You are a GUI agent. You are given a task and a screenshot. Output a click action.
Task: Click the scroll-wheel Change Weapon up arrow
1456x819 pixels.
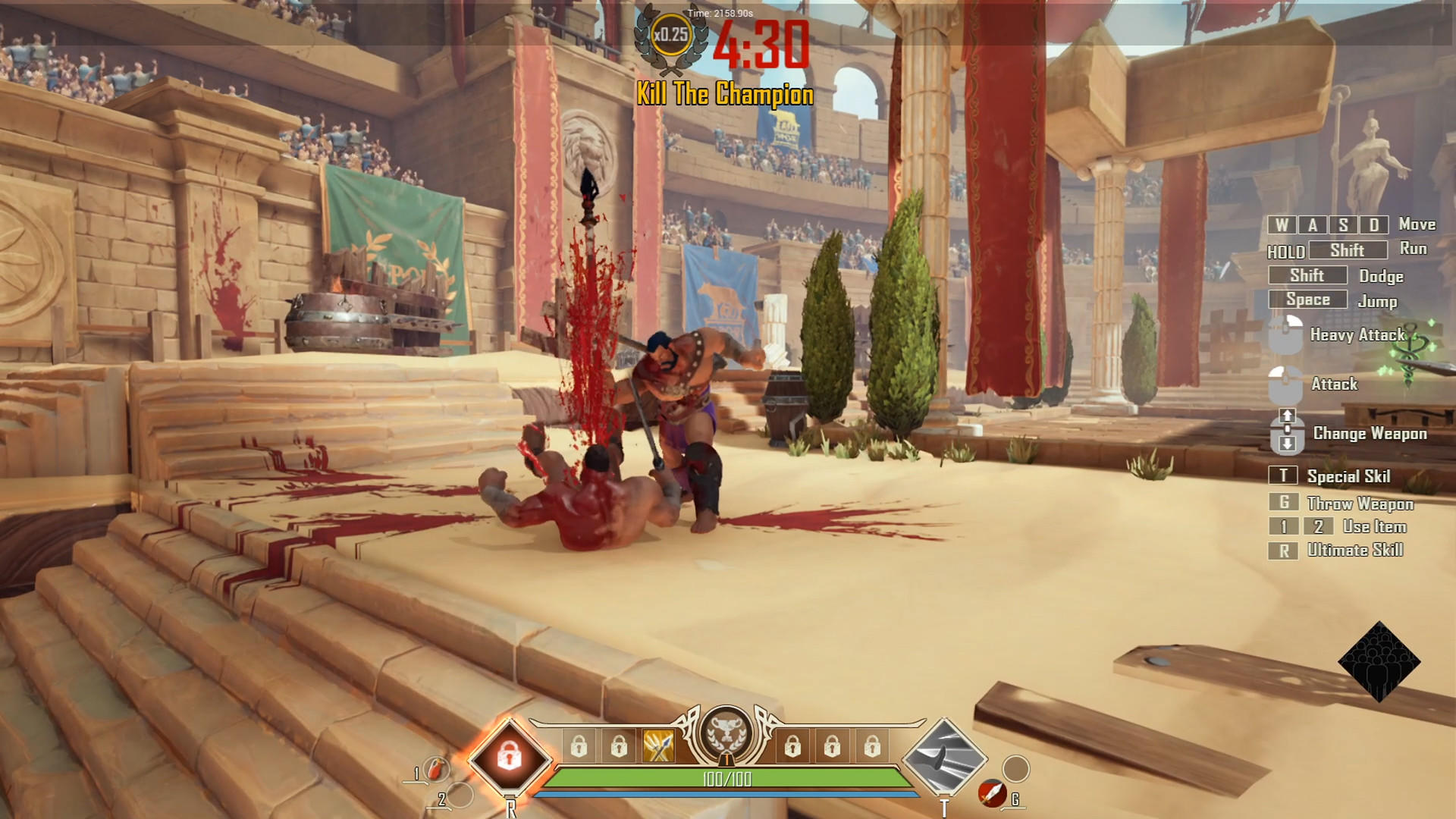pyautogui.click(x=1287, y=415)
